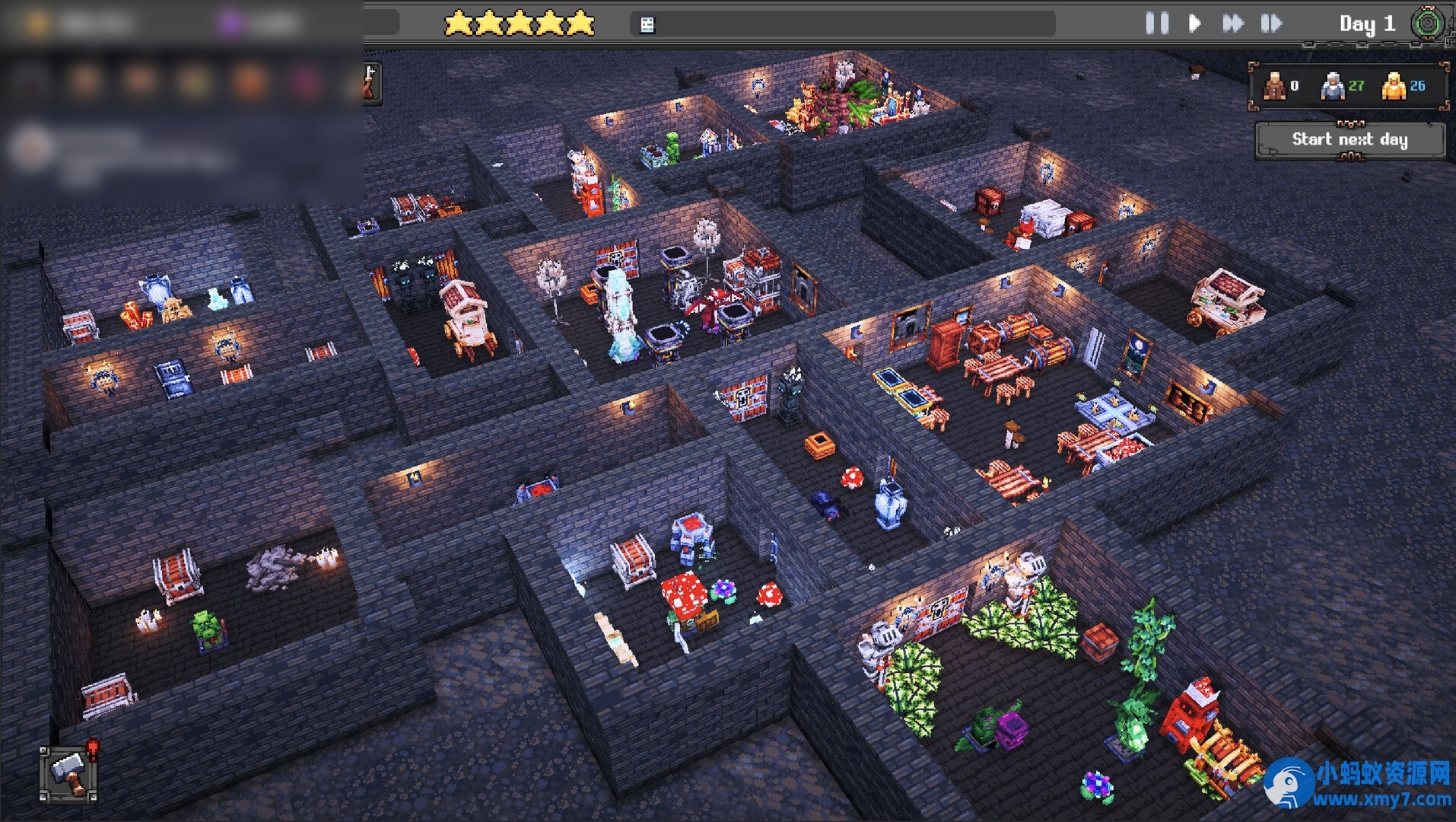Set game to normal play speed
Viewport: 1456px width, 822px height.
click(1194, 24)
